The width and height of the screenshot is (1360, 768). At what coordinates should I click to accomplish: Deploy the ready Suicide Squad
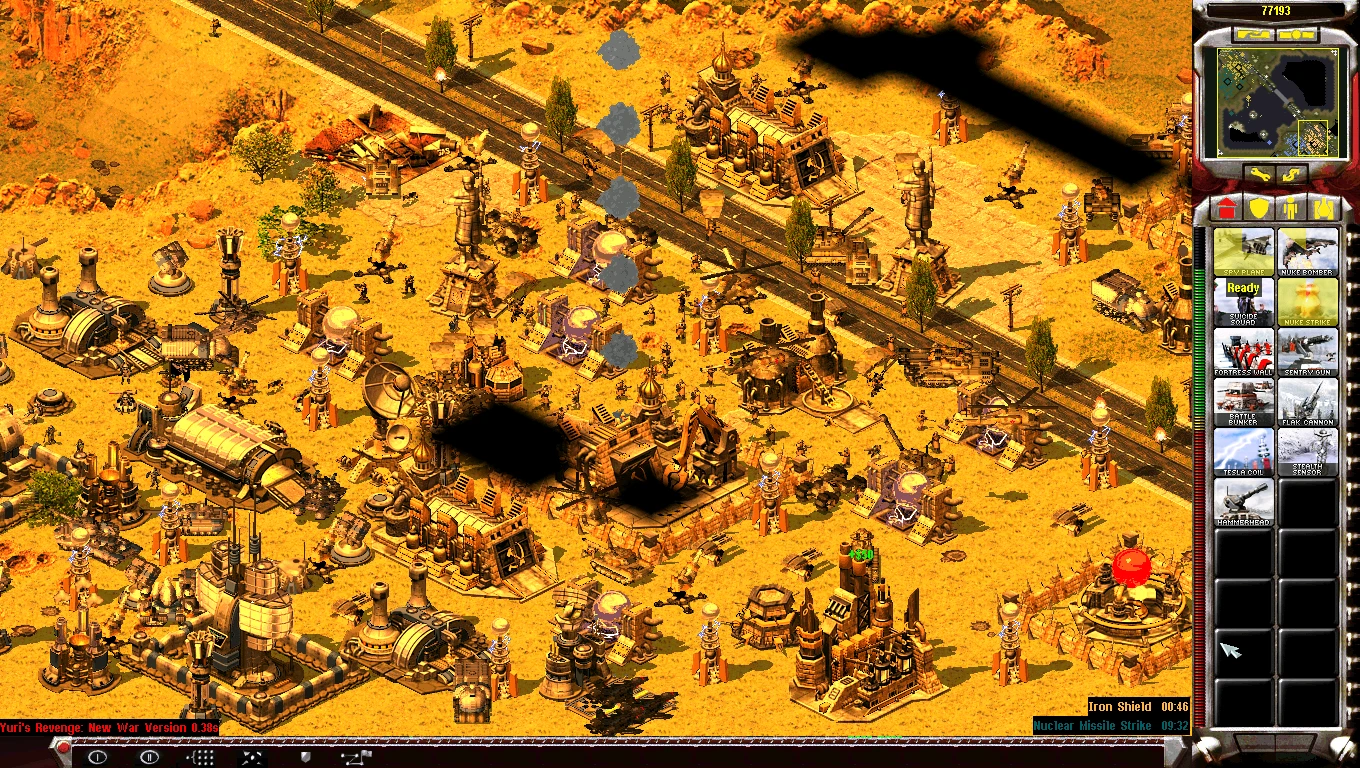tap(1244, 301)
